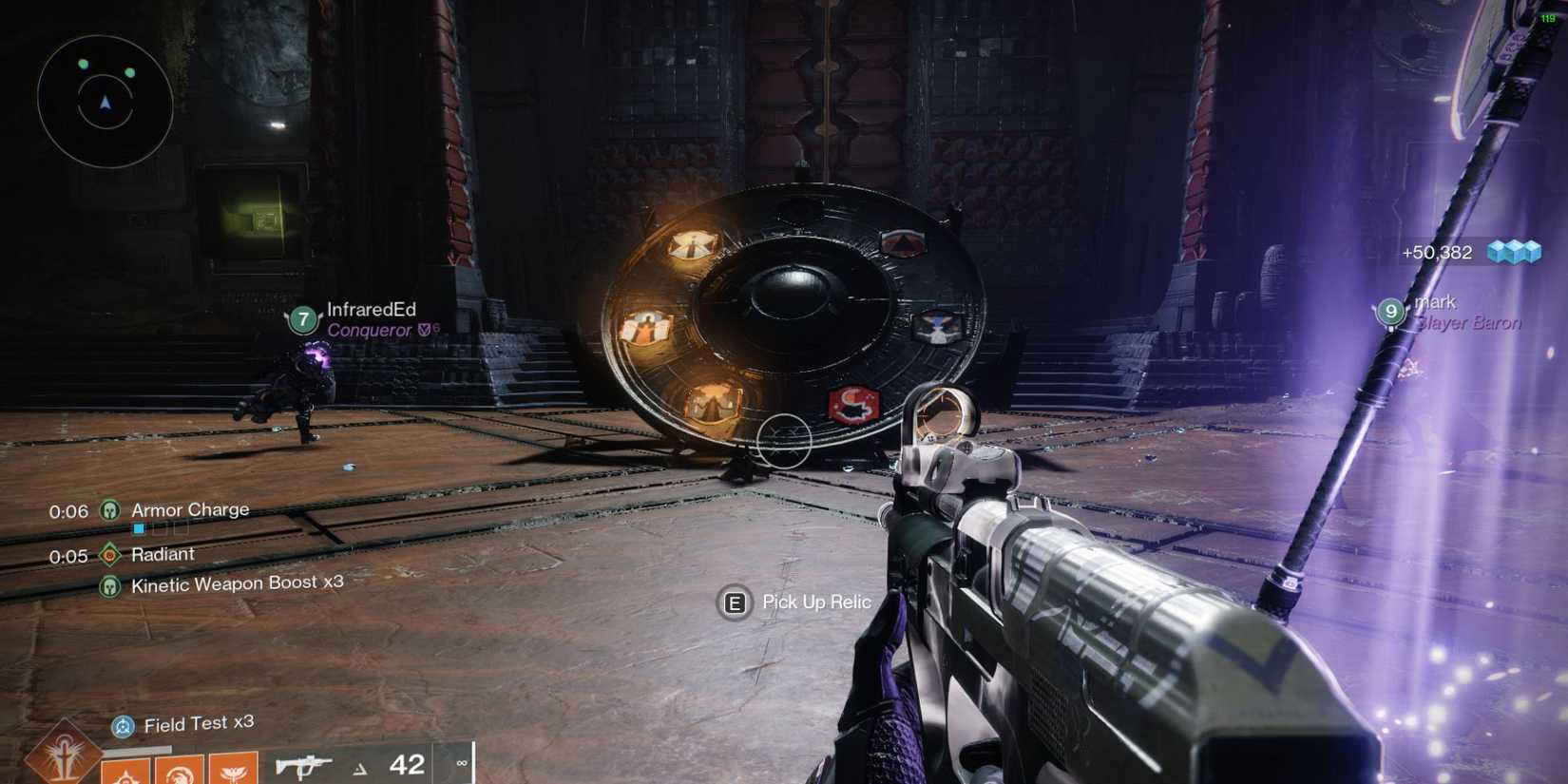Click the Radiant buff diamond icon
This screenshot has width=1568, height=784.
click(x=111, y=553)
